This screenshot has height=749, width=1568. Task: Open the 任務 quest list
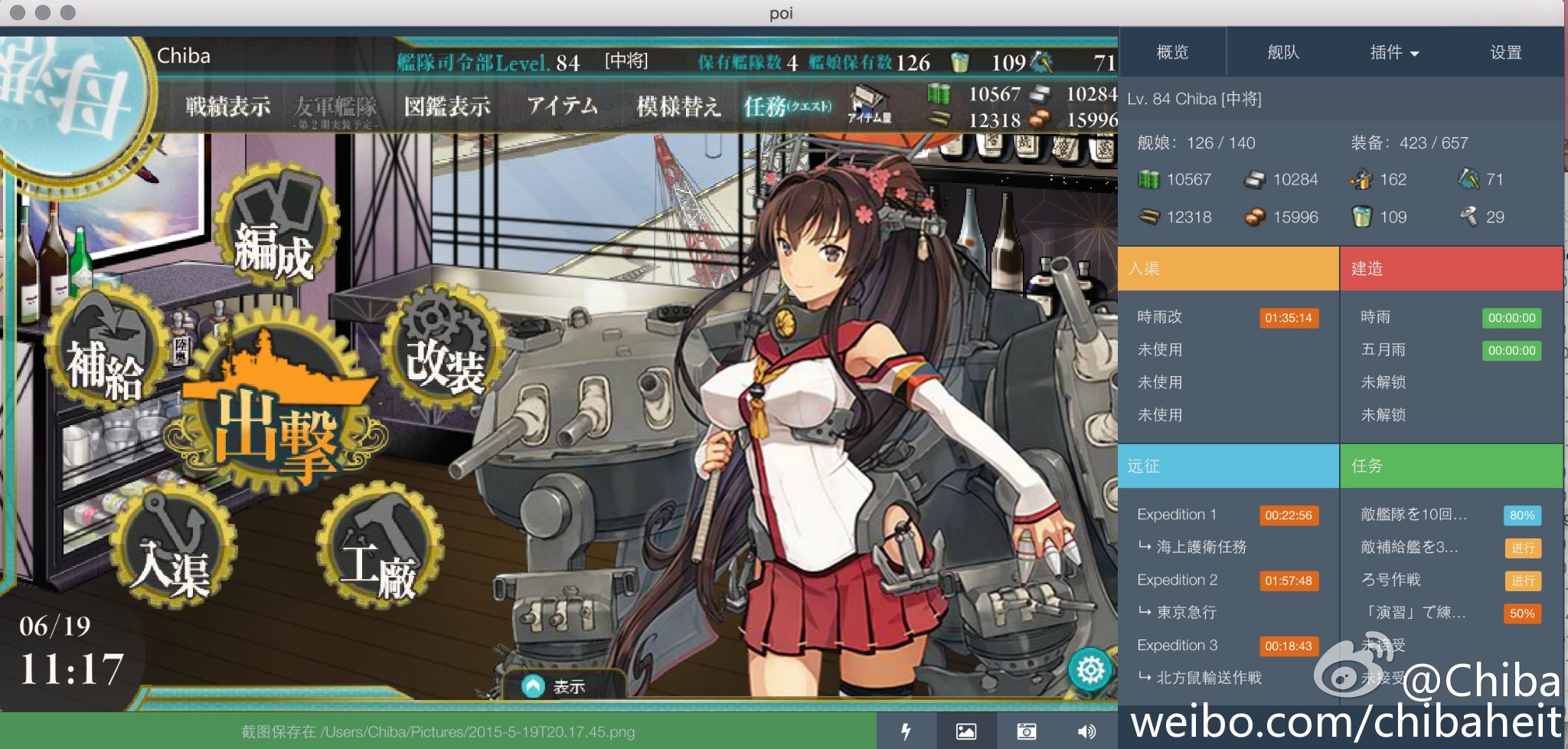786,106
